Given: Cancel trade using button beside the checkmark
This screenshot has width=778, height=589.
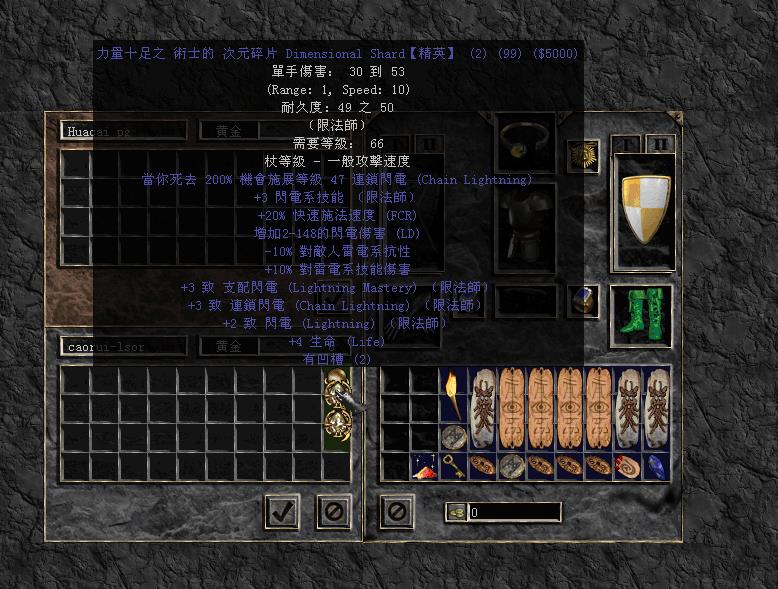Looking at the screenshot, I should (333, 511).
